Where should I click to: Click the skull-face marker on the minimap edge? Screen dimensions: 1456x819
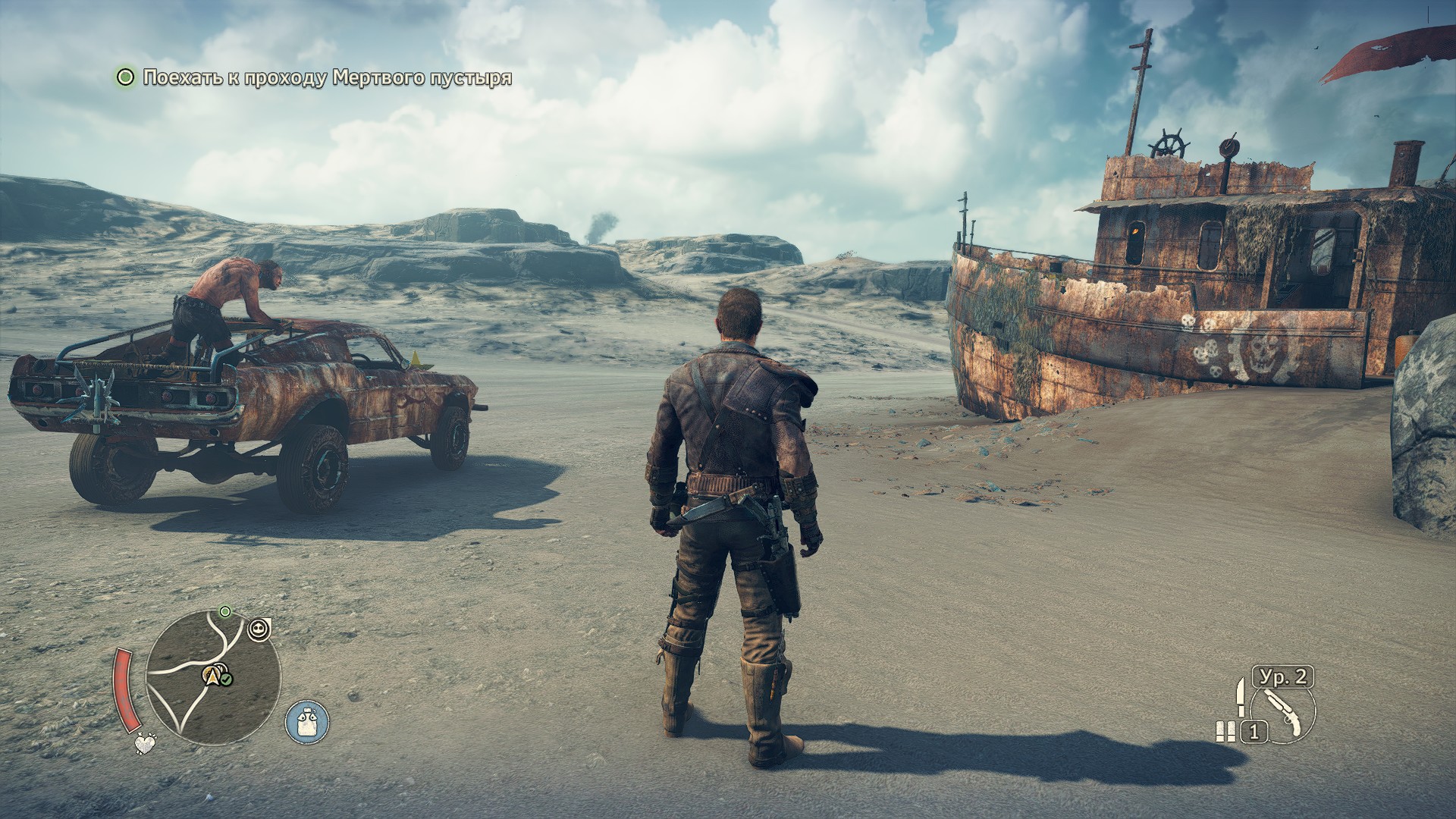(259, 627)
